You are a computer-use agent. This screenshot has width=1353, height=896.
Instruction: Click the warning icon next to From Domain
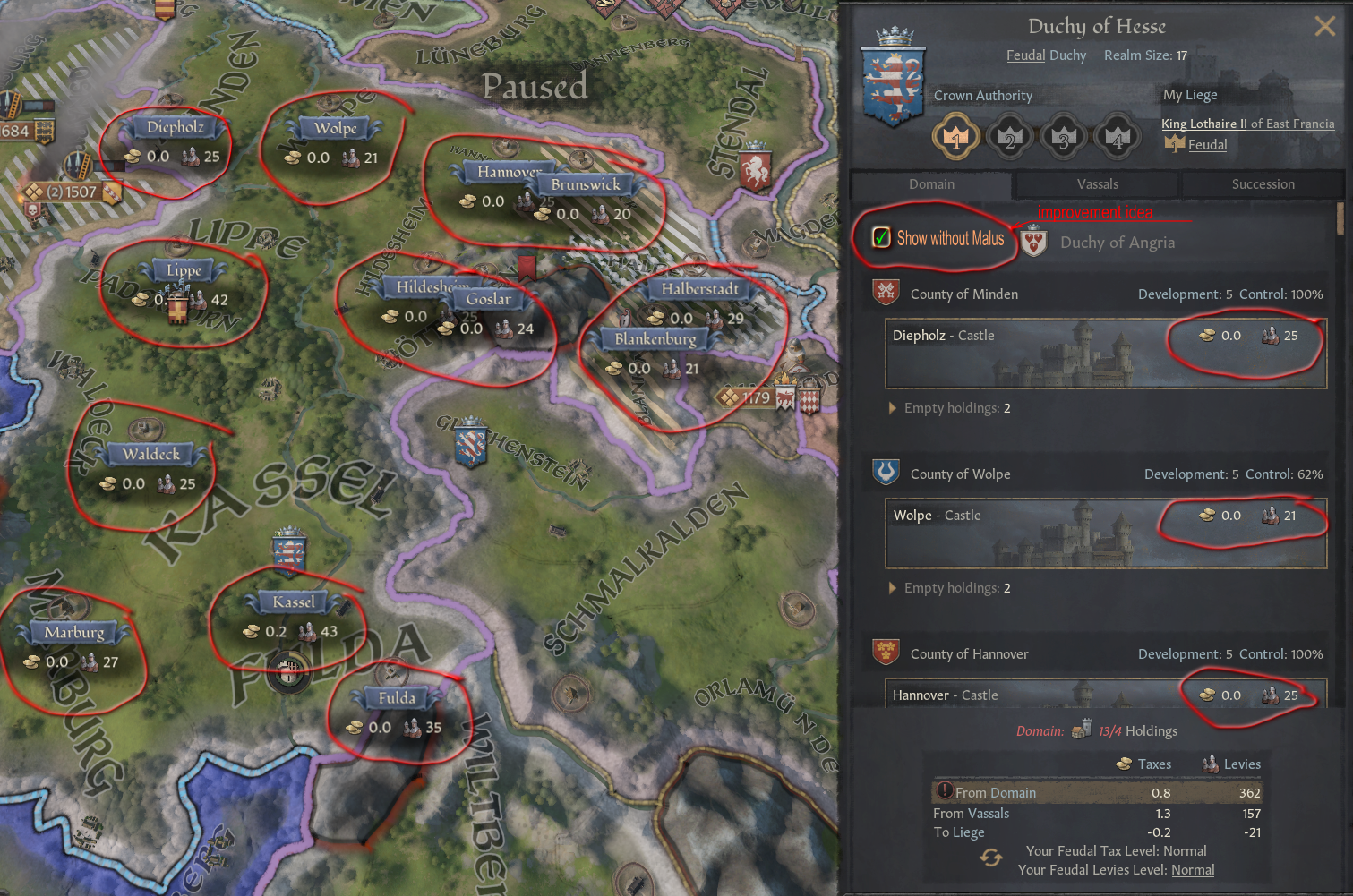[x=945, y=791]
